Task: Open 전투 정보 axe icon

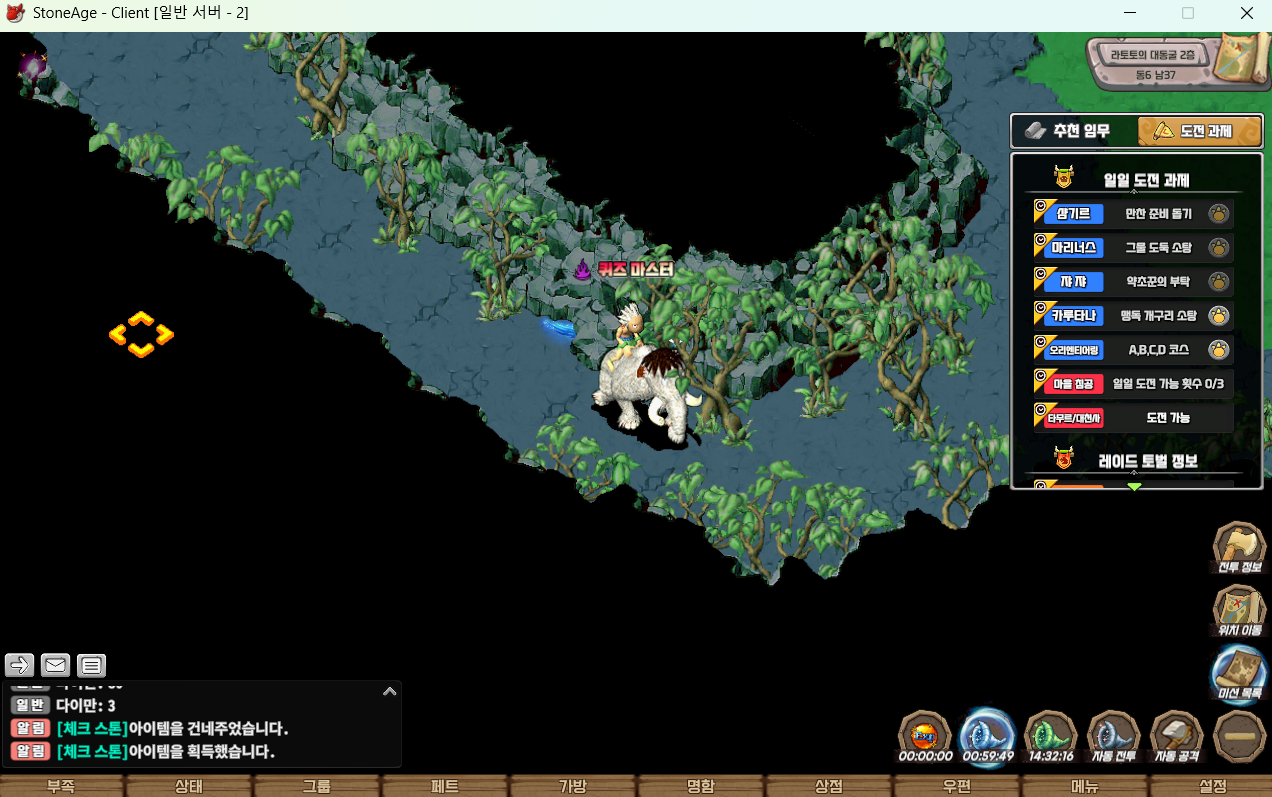Action: pos(1240,547)
